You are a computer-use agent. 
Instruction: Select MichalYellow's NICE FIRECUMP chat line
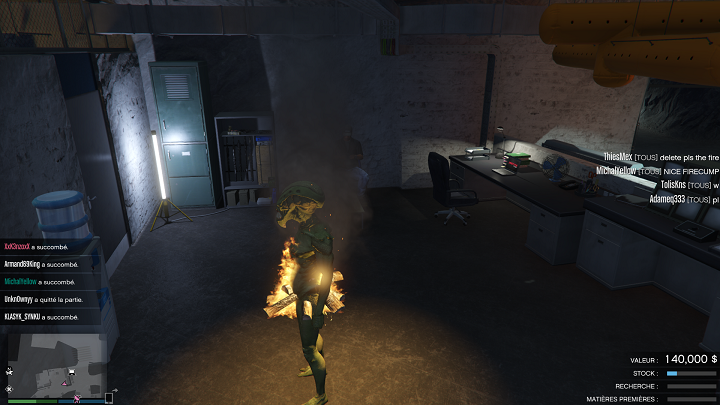tap(657, 171)
